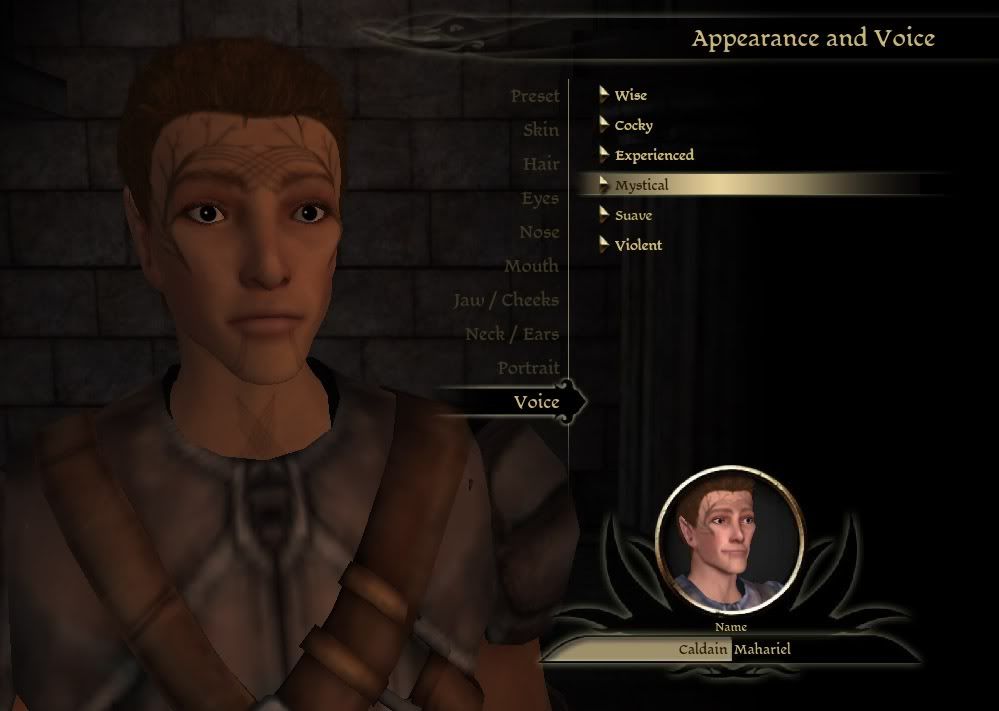Open the Jaw / Cheeks category
999x711 pixels.
pos(505,301)
